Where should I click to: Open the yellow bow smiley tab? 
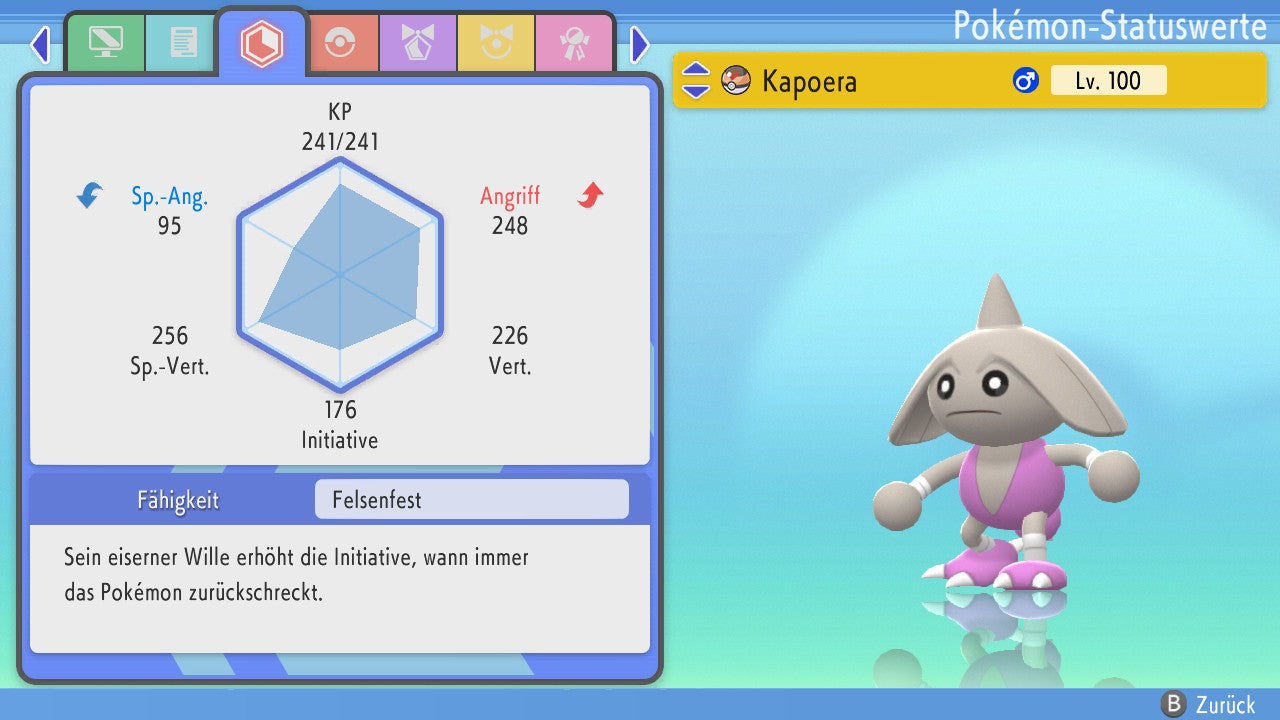click(495, 43)
